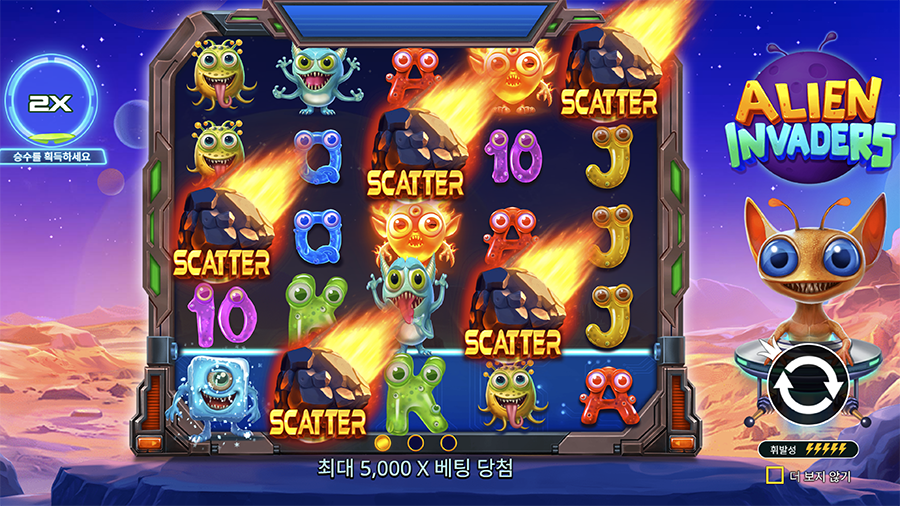This screenshot has height=506, width=900.
Task: Tick the '더 보지 않기' checkbox
Action: coord(773,476)
